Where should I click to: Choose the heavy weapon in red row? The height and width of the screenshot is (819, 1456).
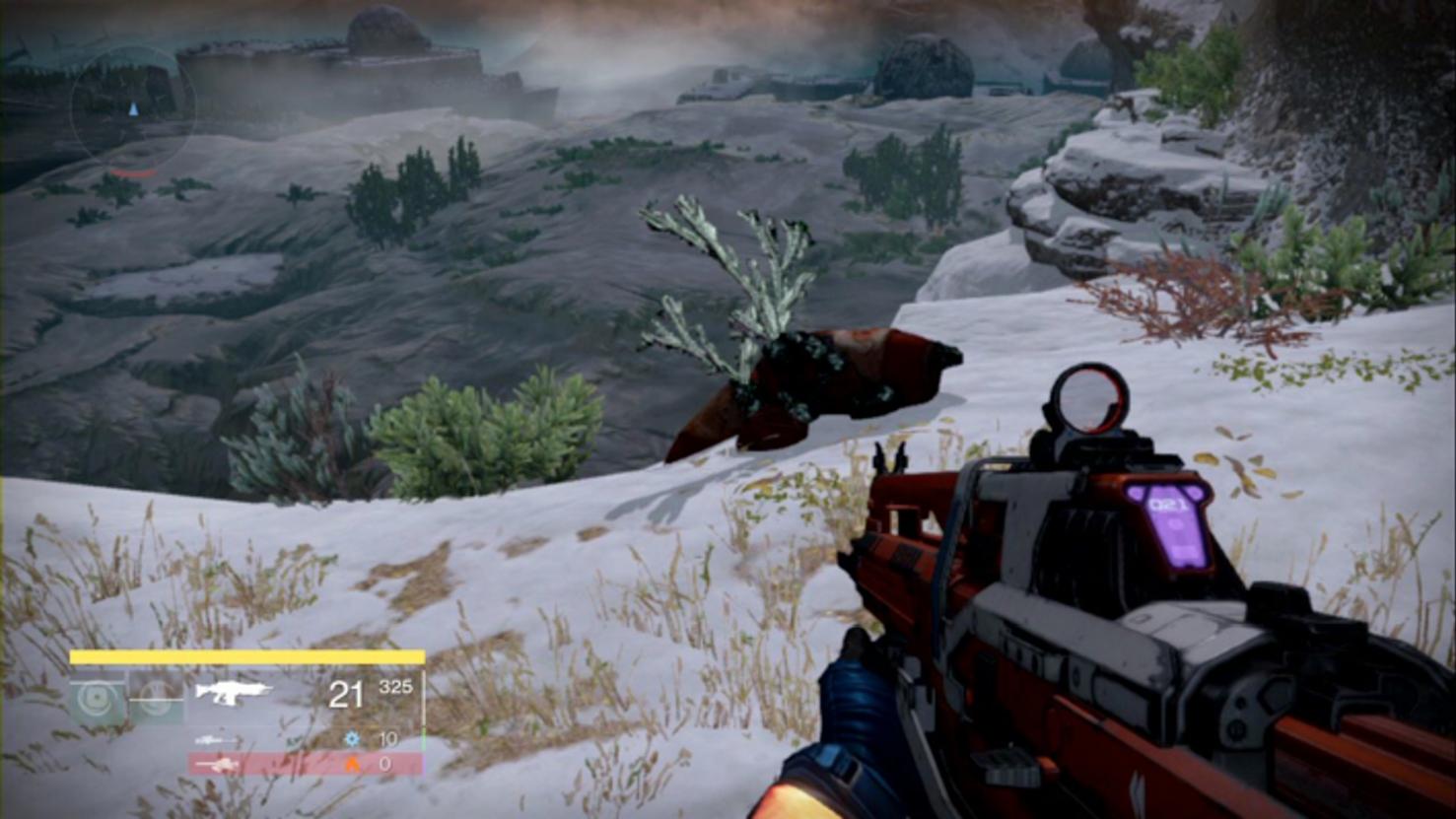218,764
